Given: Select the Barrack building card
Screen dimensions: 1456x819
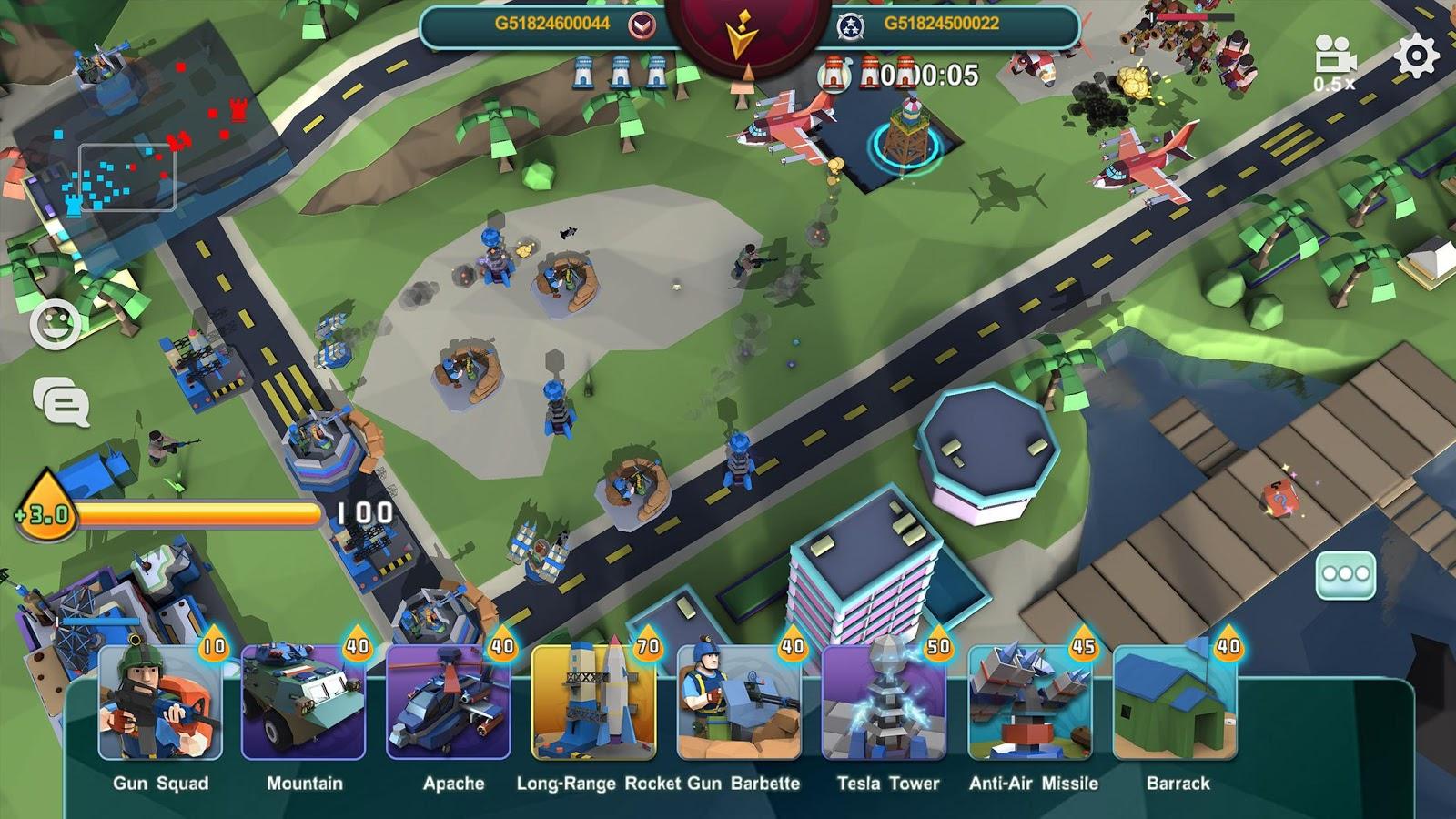Looking at the screenshot, I should click(1176, 703).
